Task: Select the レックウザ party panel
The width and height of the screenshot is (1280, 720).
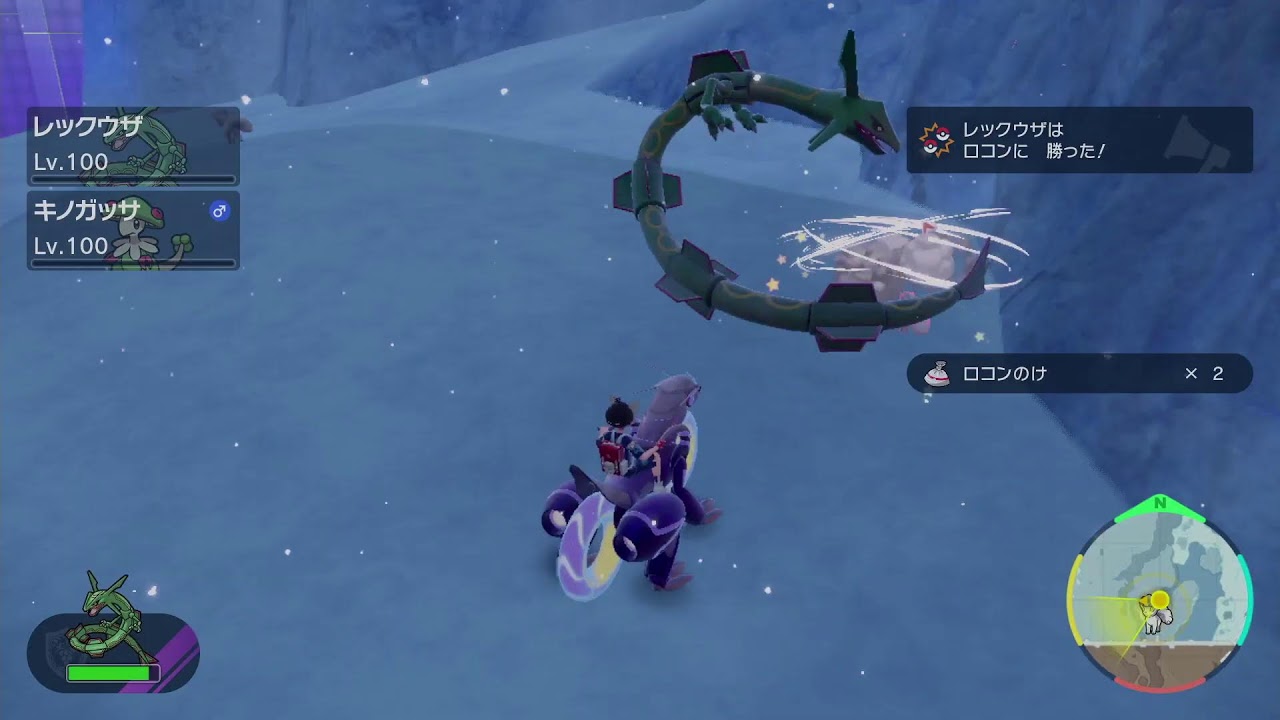Action: (133, 146)
